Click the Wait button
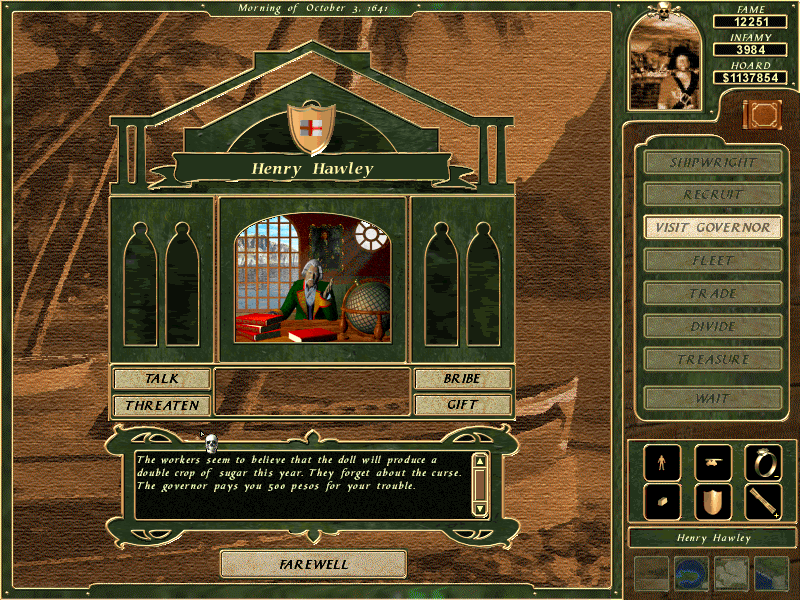This screenshot has height=600, width=800. point(713,398)
